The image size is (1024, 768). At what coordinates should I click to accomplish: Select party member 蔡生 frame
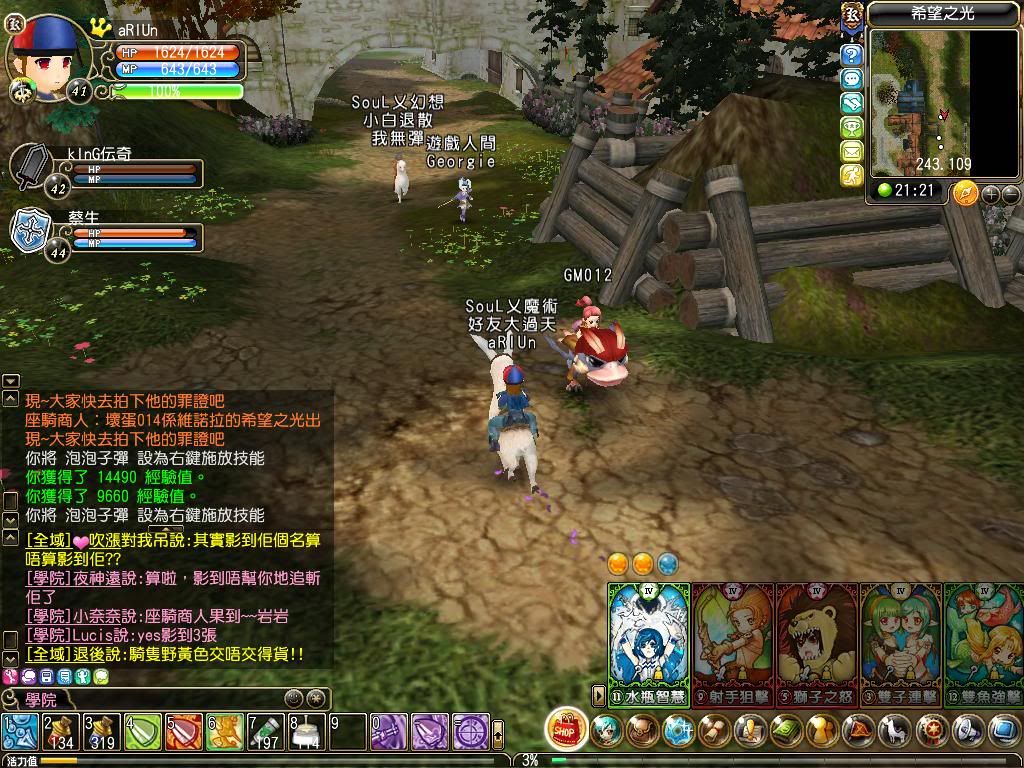[105, 235]
